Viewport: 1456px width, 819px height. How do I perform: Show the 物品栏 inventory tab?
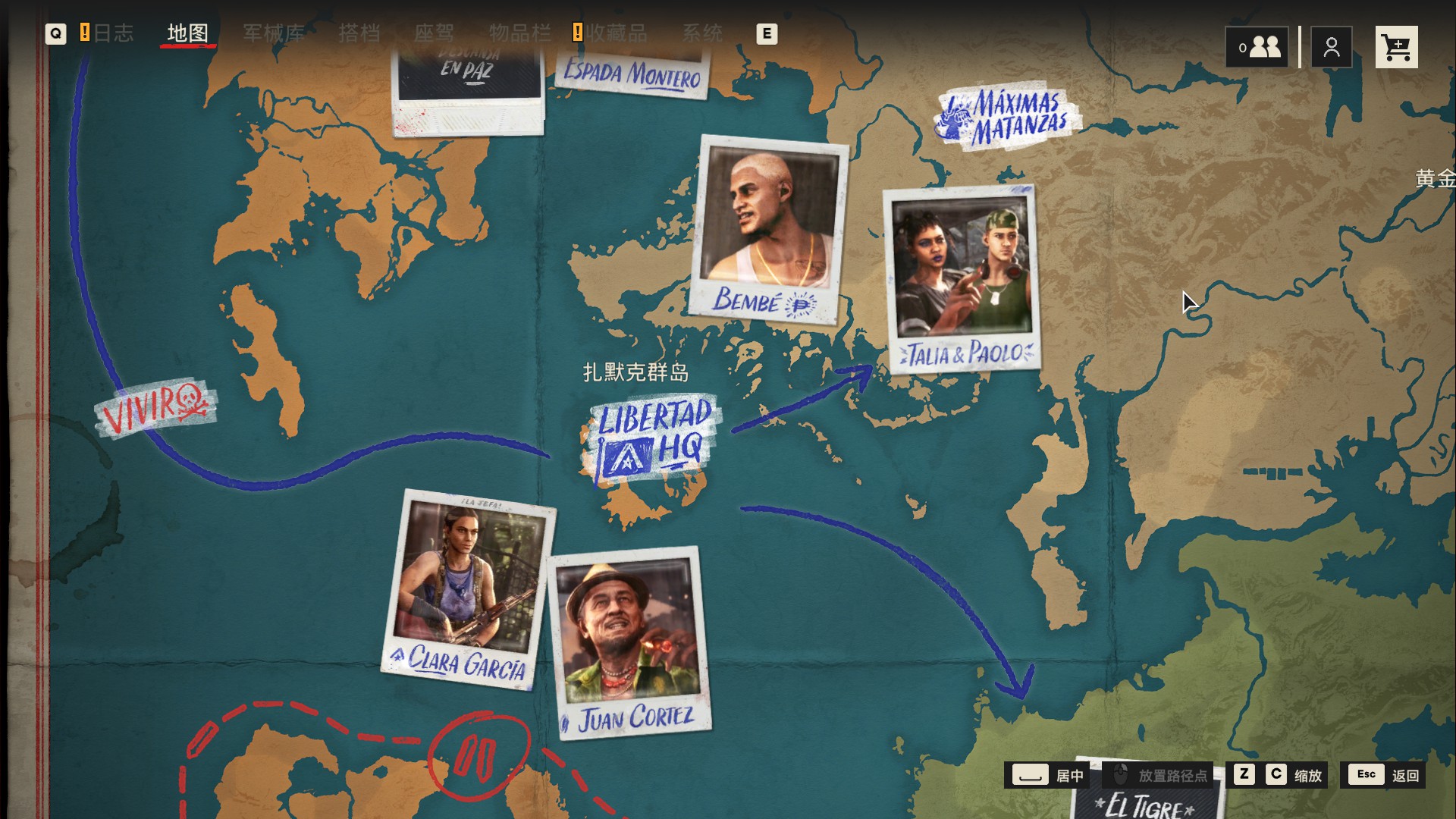[x=519, y=33]
